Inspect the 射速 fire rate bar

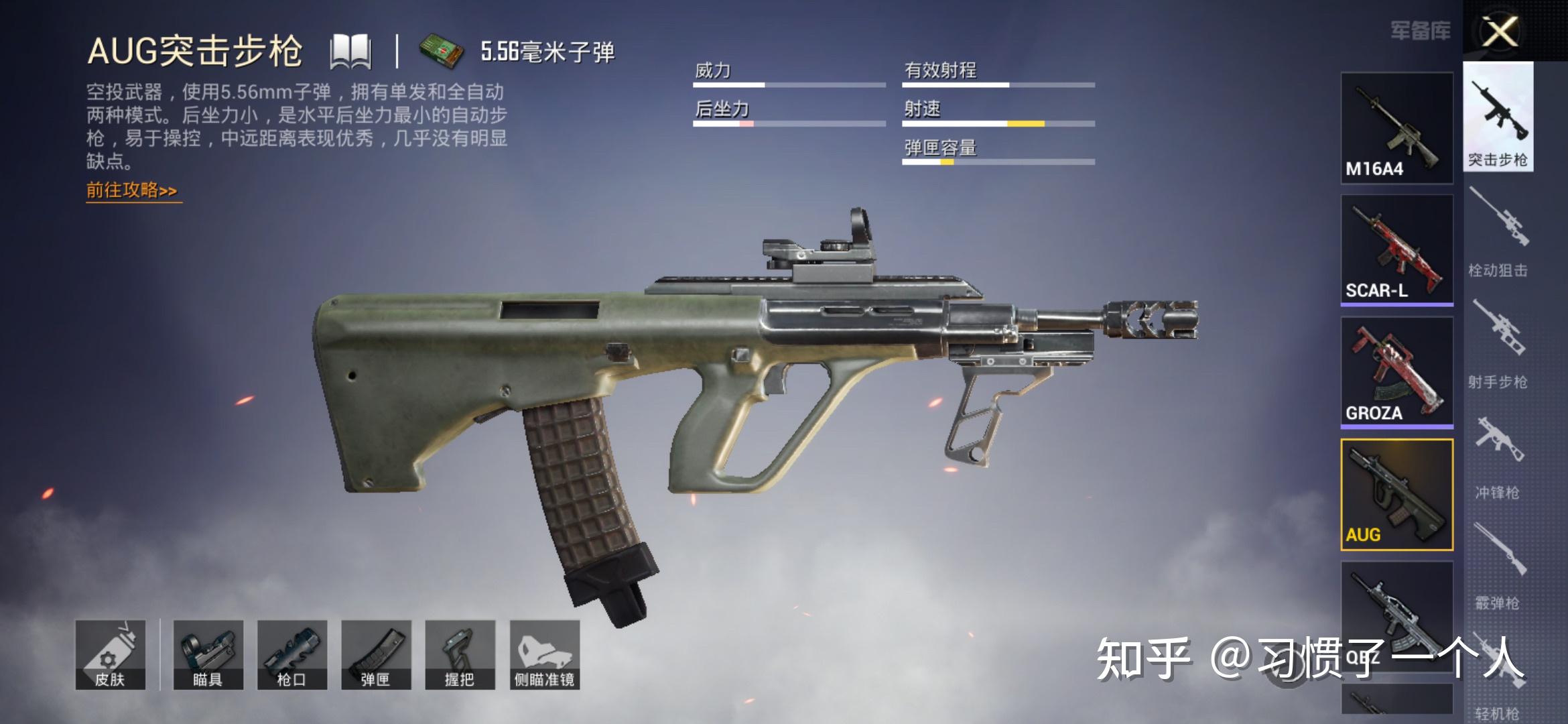[x=998, y=124]
